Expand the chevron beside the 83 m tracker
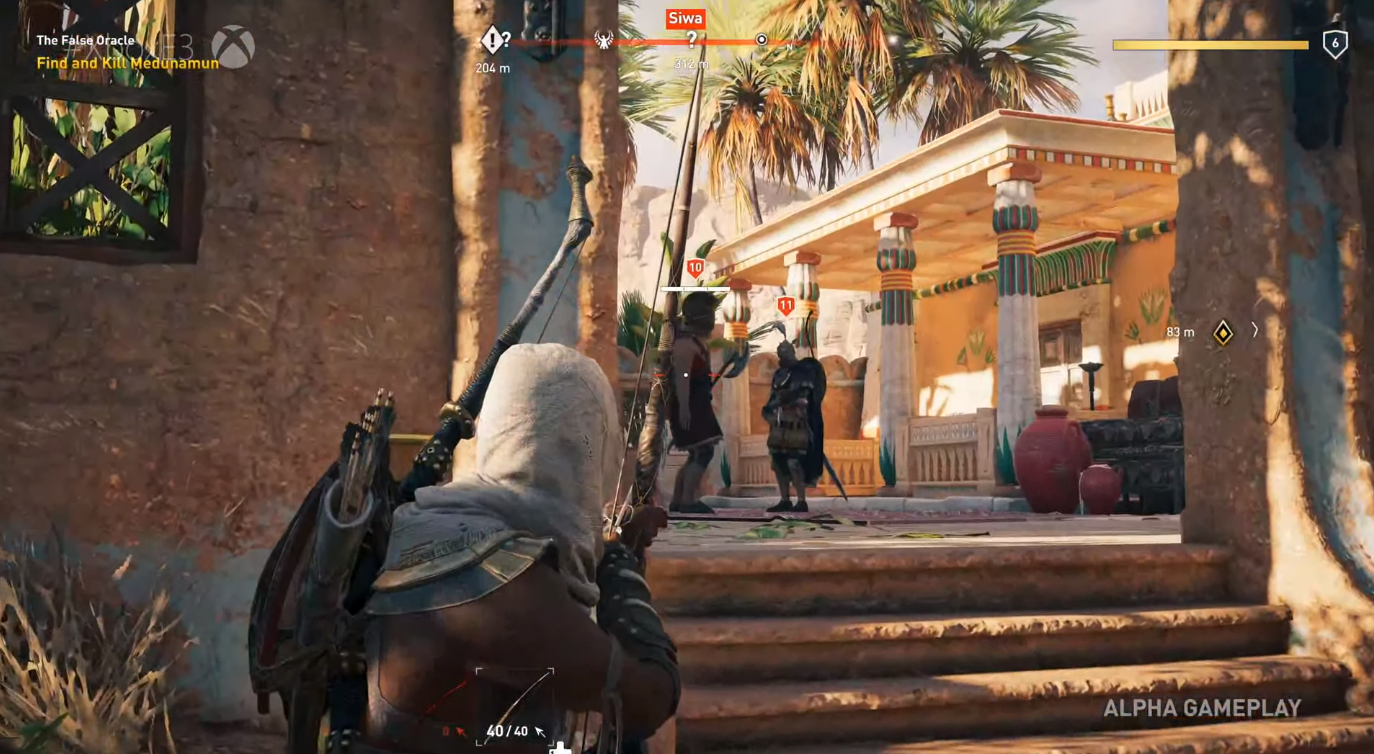This screenshot has height=754, width=1374. (x=1255, y=331)
